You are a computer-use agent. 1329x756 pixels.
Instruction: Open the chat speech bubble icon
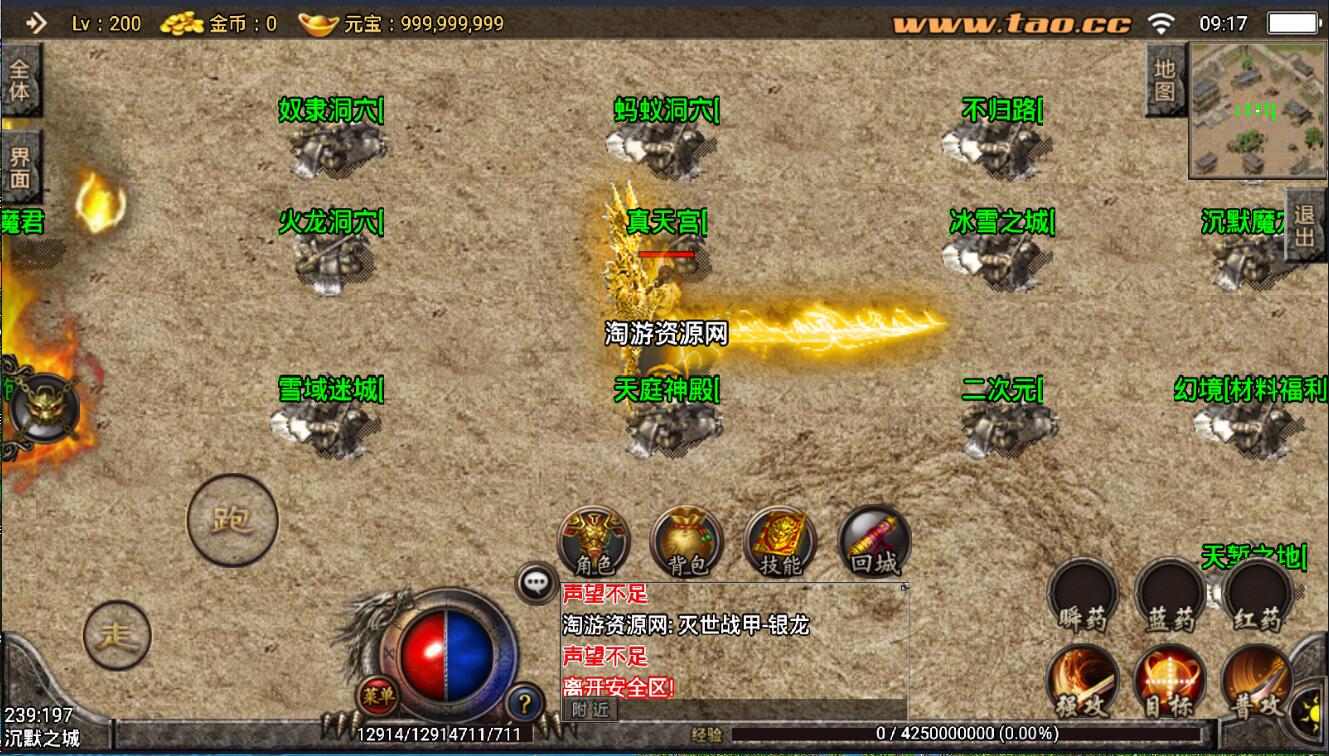click(537, 581)
